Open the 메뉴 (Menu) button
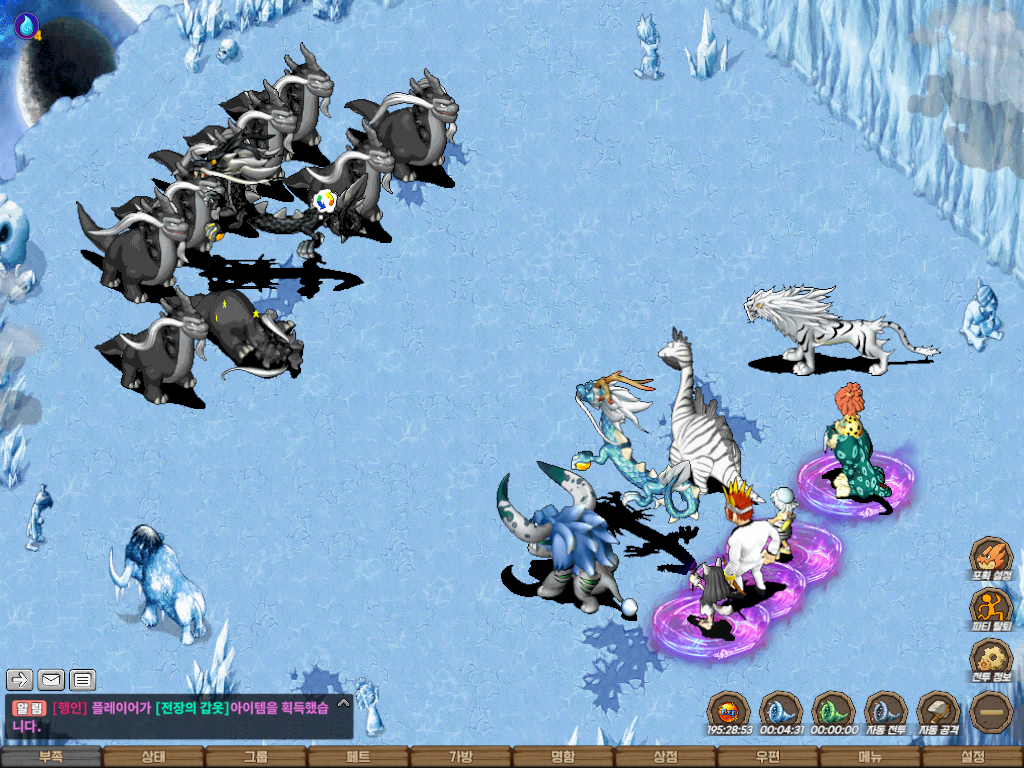The width and height of the screenshot is (1024, 768). click(x=870, y=758)
